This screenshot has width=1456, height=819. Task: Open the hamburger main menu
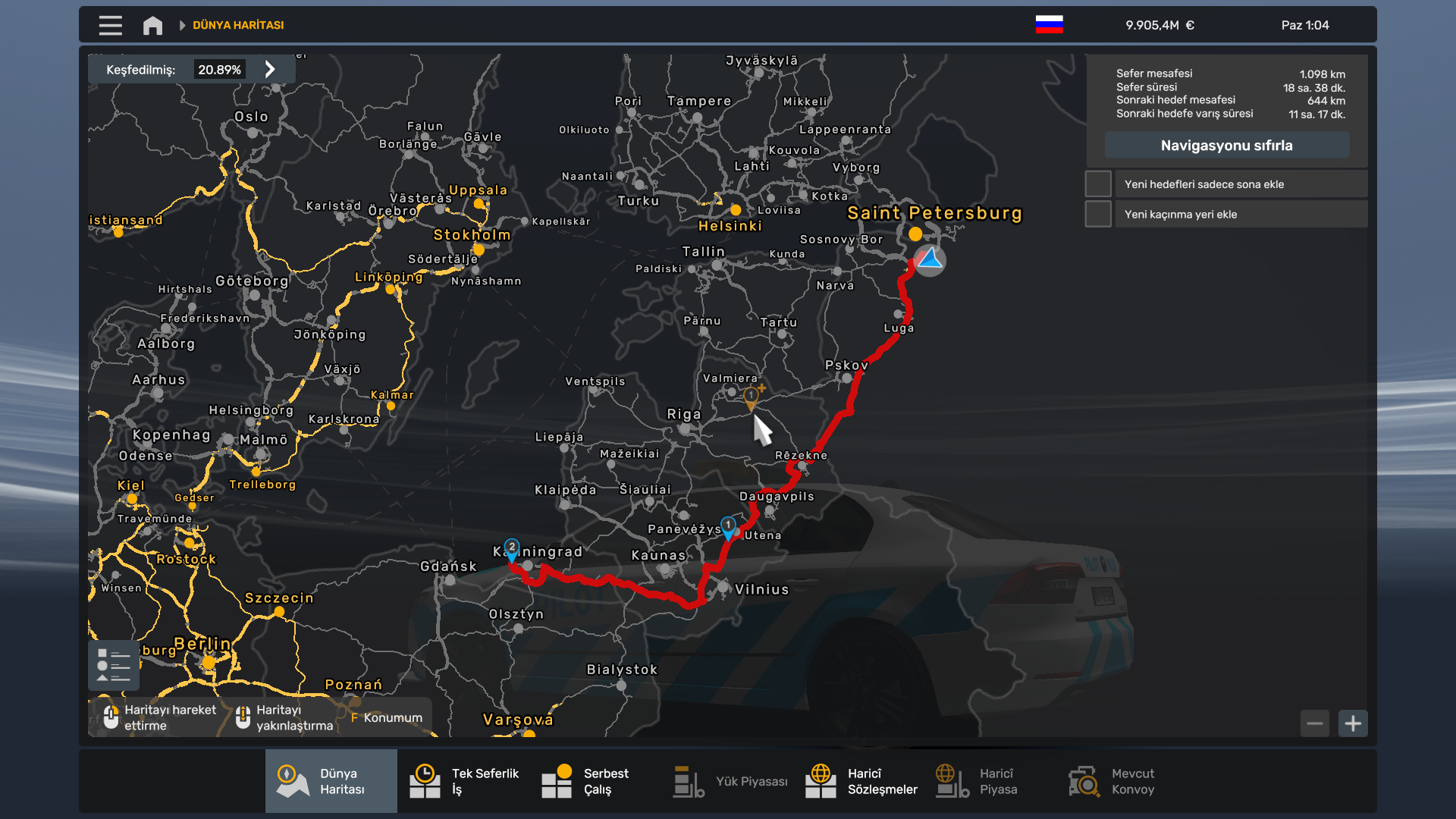pos(110,25)
